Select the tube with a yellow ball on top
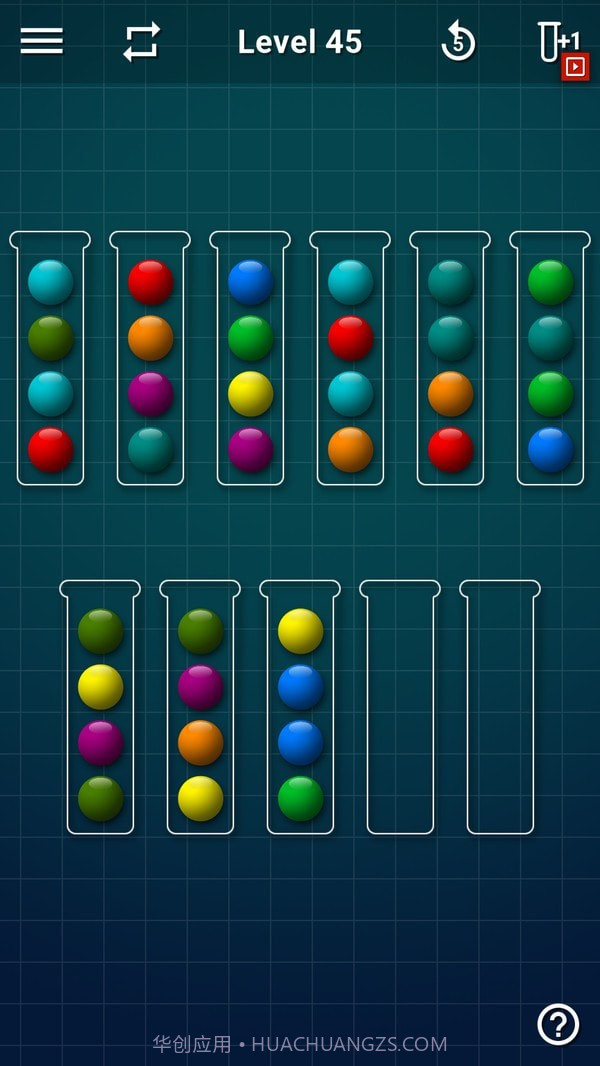The width and height of the screenshot is (600, 1066). 300,710
